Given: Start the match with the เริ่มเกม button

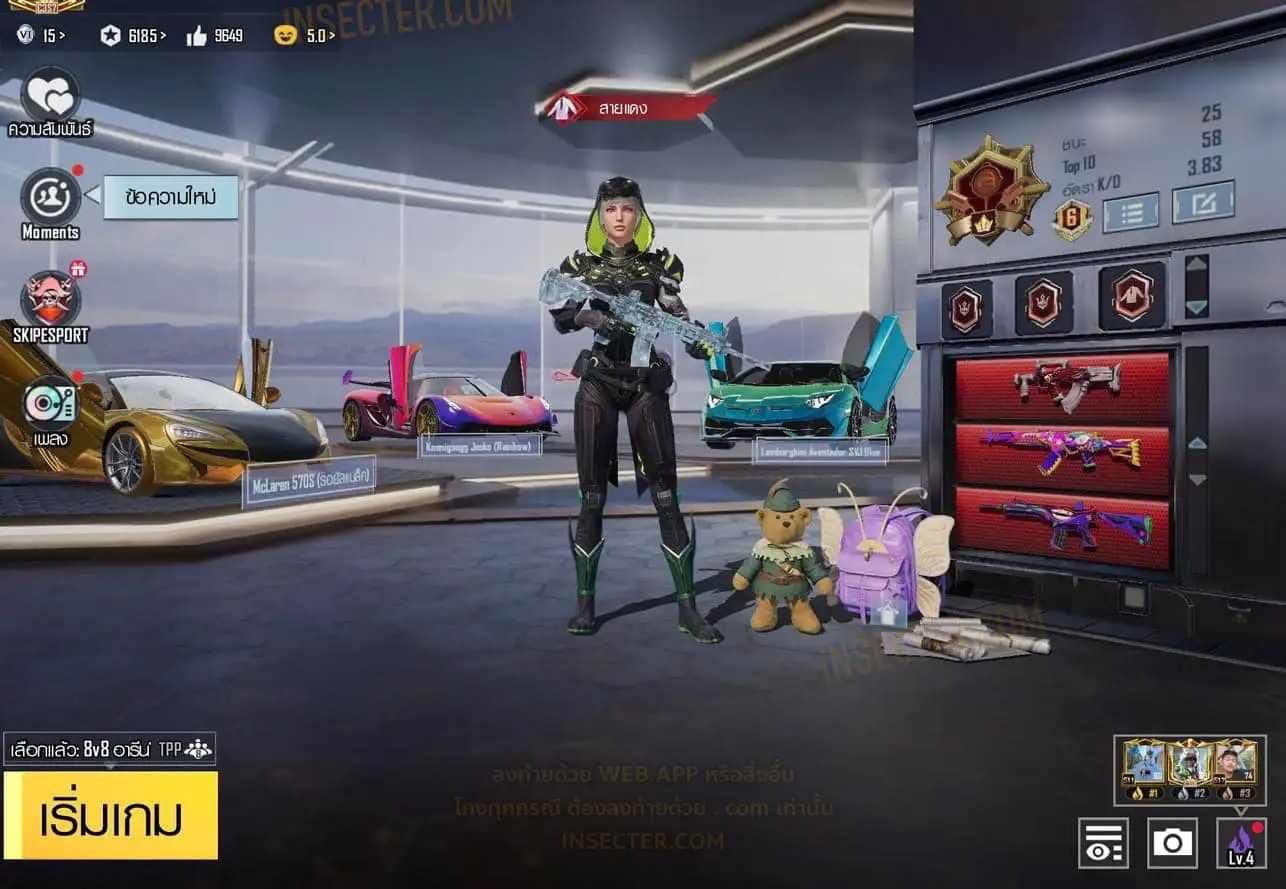Looking at the screenshot, I should [x=110, y=815].
